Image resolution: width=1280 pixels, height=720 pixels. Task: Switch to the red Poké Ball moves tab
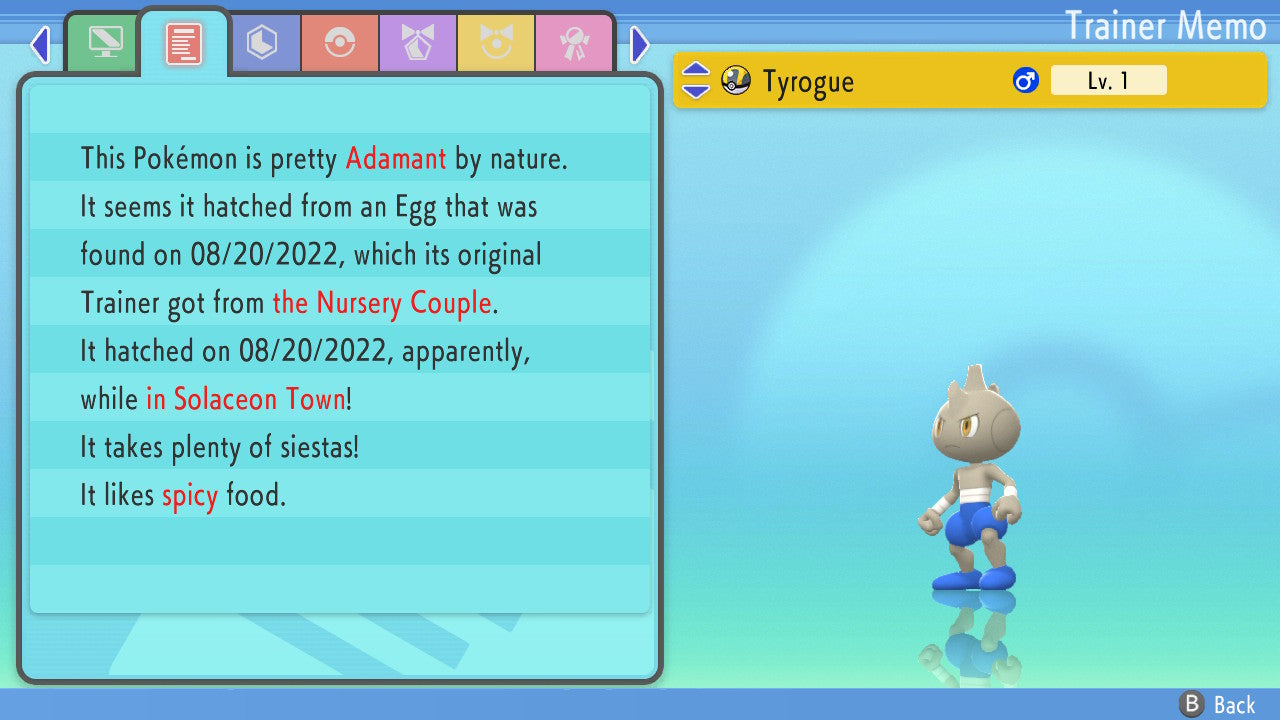click(340, 44)
